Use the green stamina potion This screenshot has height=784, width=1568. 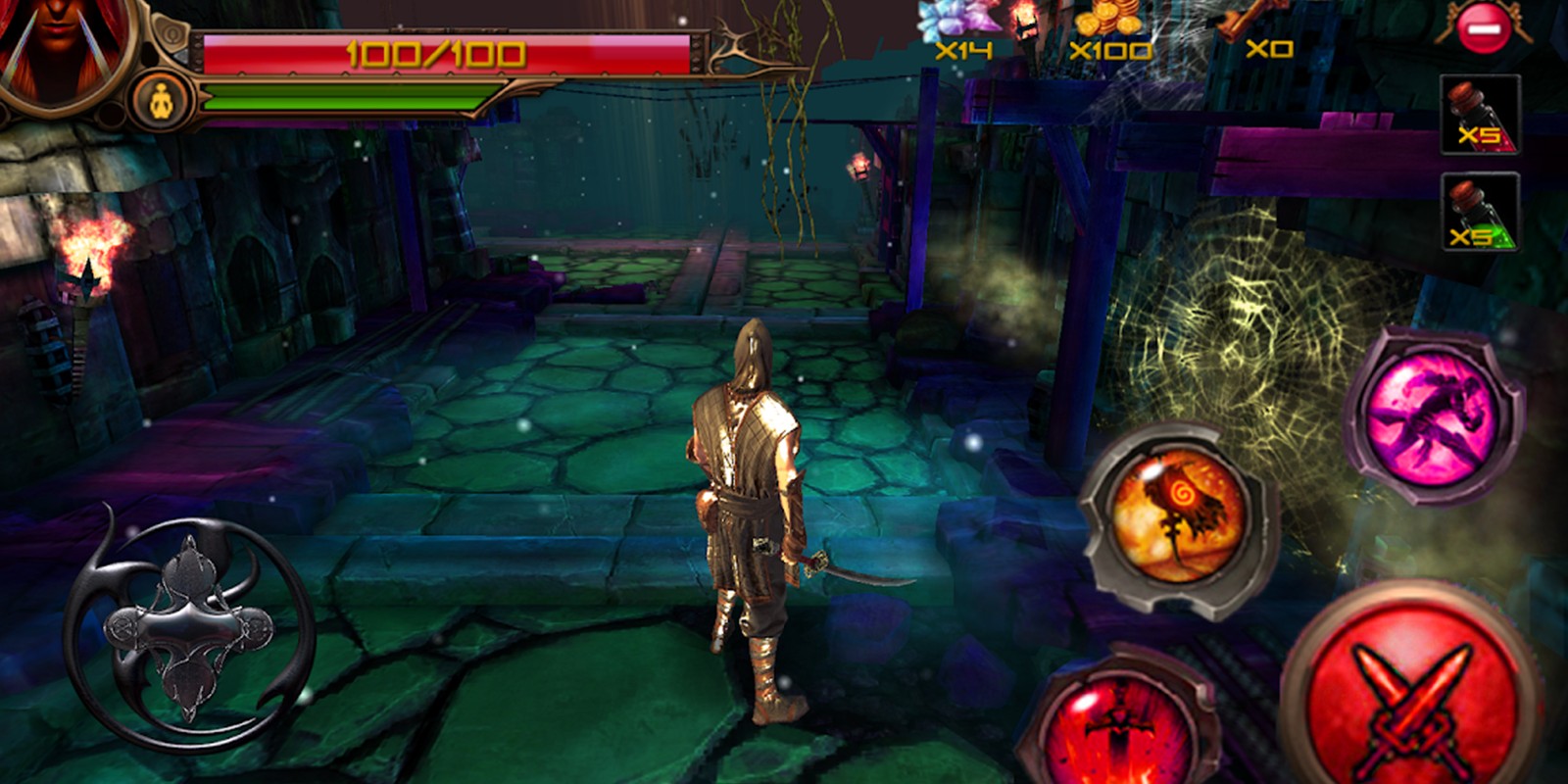pos(1479,213)
